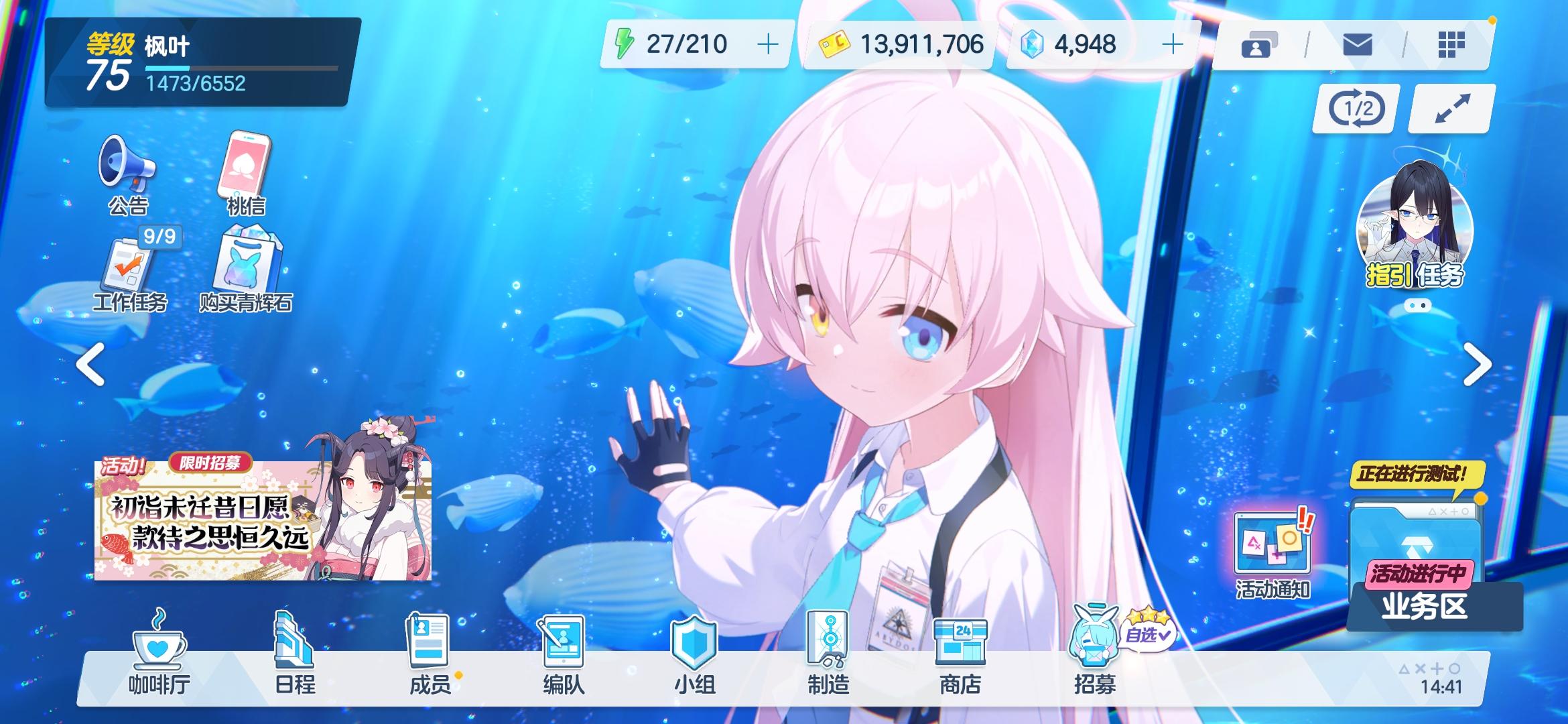Enter the 小组 club shield
The height and width of the screenshot is (724, 1568).
point(694,654)
